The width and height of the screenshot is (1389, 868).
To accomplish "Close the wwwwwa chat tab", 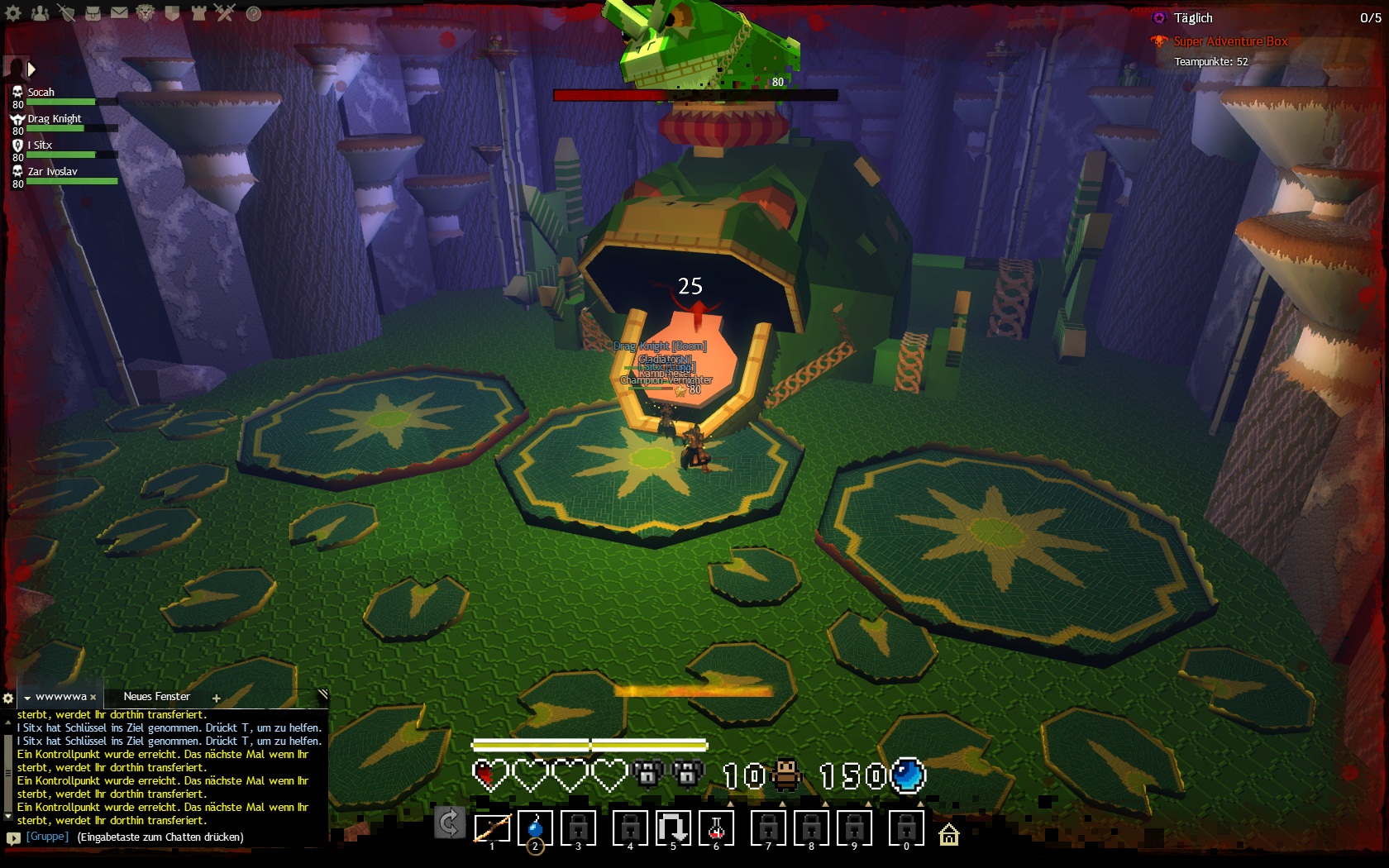I will 93,698.
